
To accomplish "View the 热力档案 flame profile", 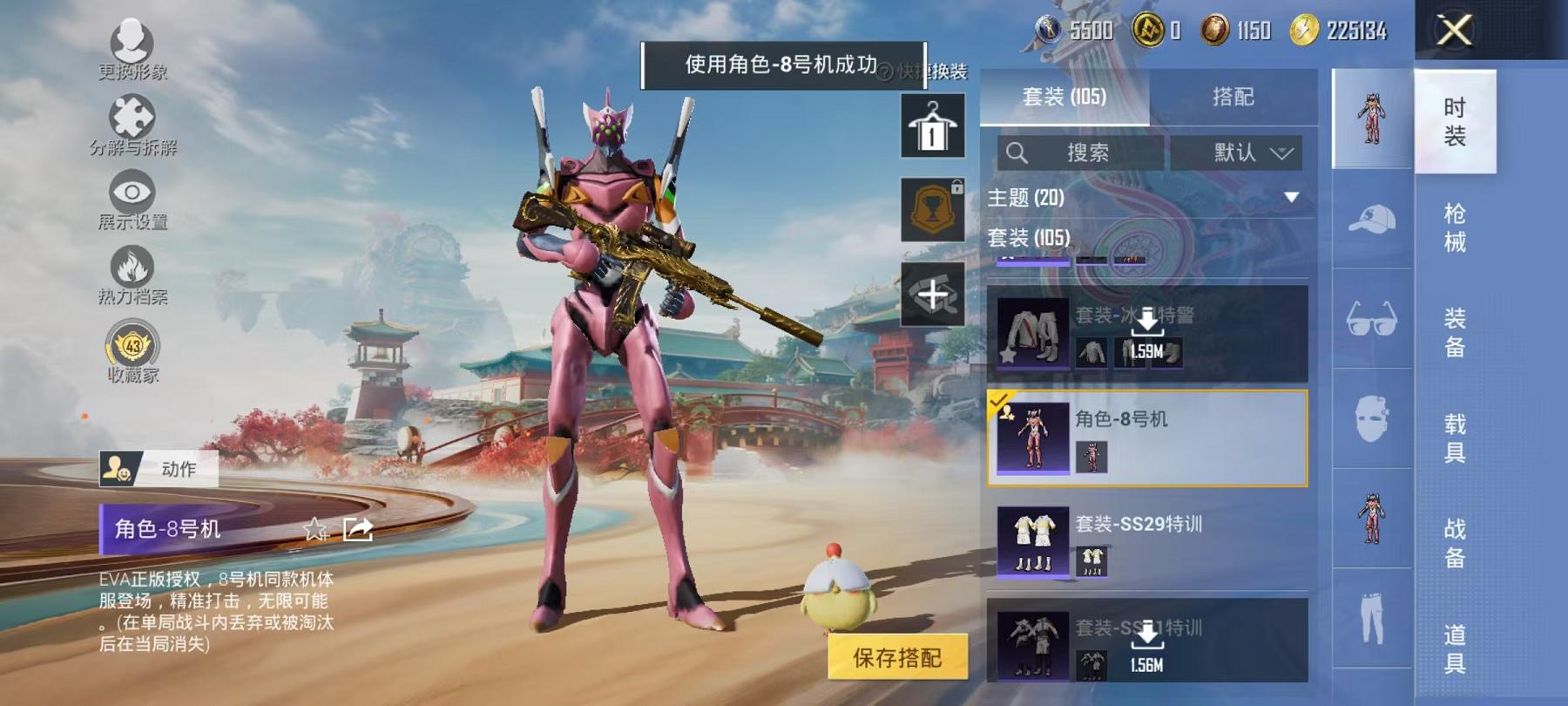I will 131,270.
